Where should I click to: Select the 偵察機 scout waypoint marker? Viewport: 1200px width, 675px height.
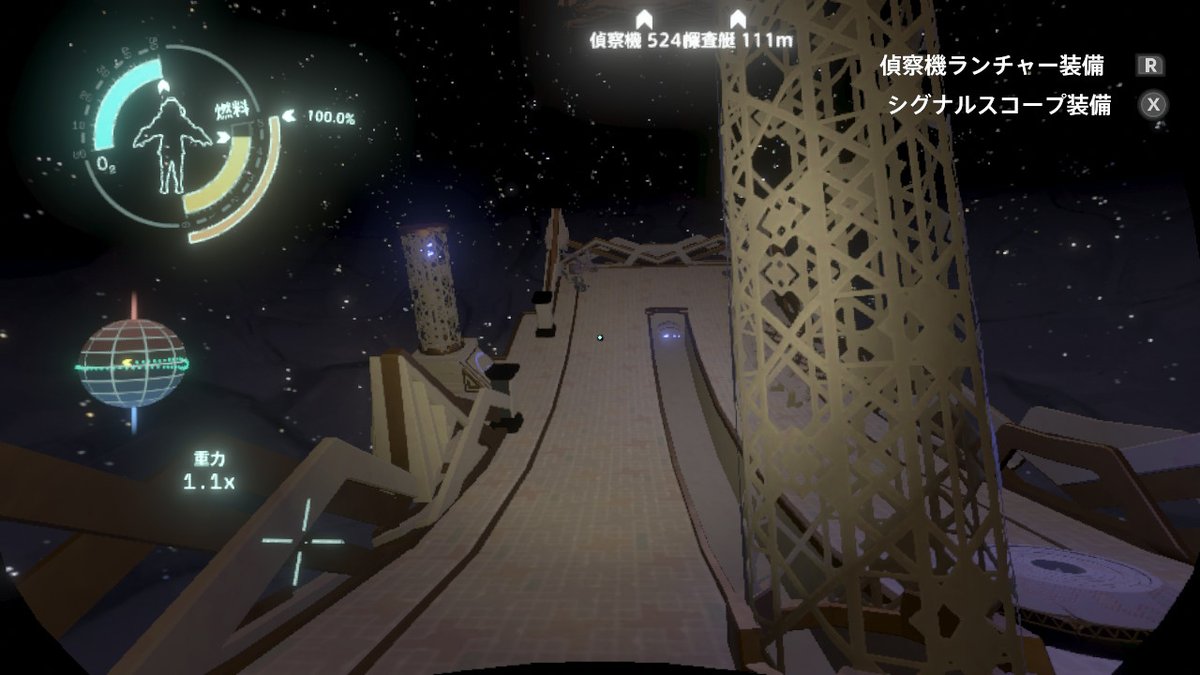(x=644, y=19)
